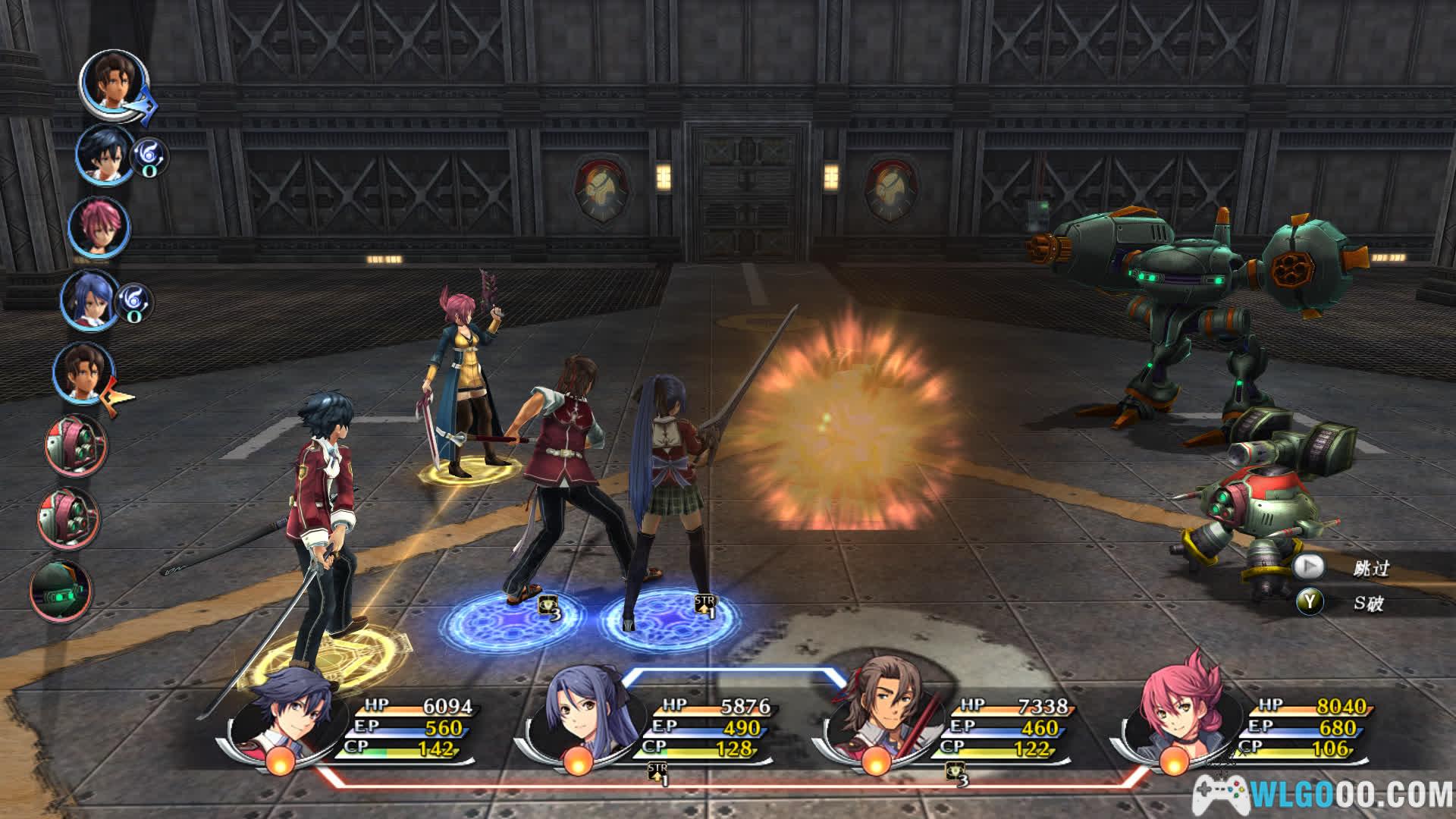
Task: Pick the green robot enemy's turn order portrait
Action: pos(61,591)
